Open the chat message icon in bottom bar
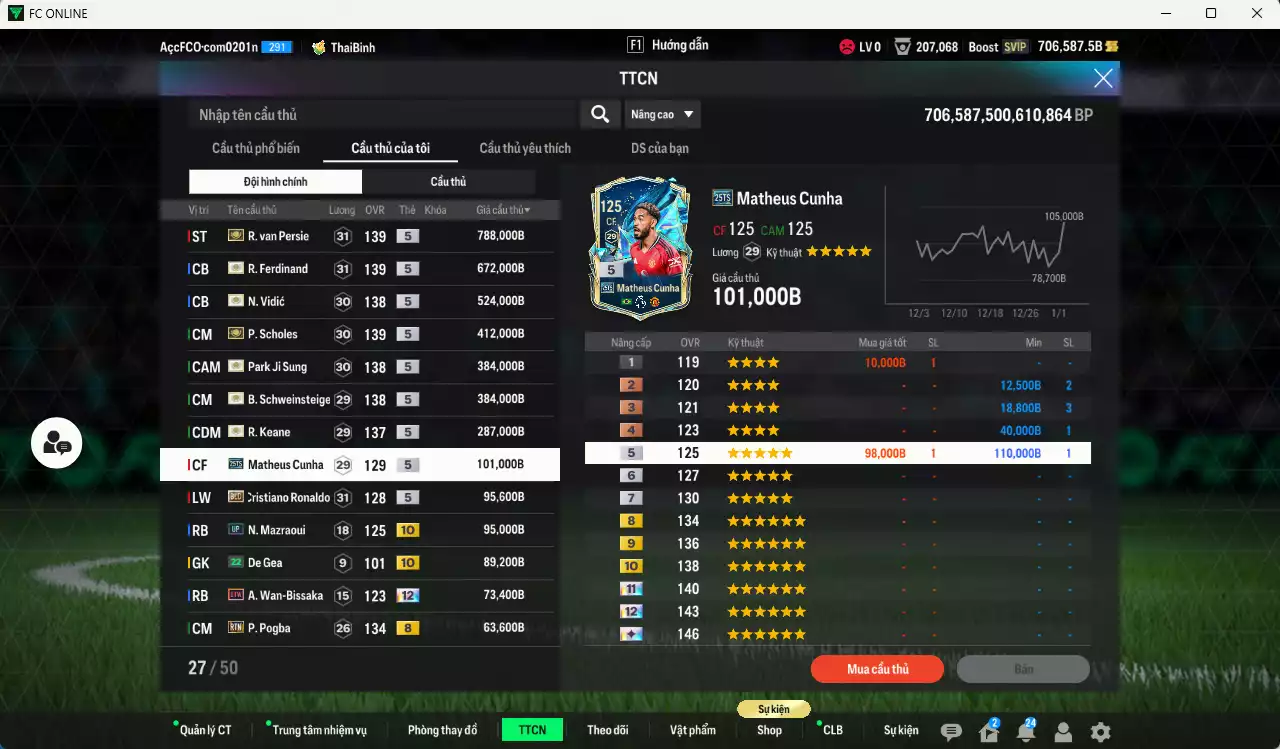 (951, 731)
